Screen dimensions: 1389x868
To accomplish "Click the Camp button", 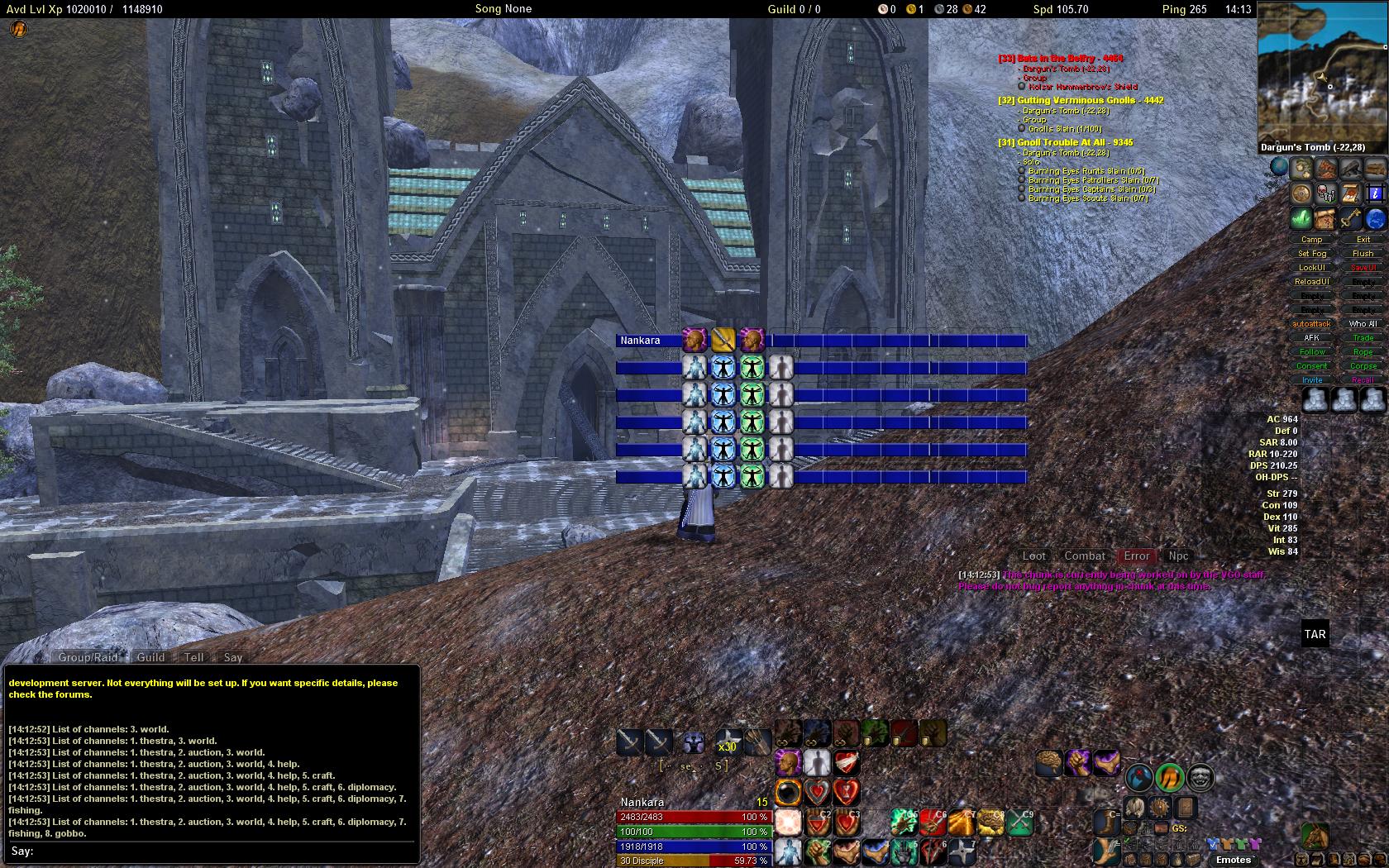I will (1312, 240).
